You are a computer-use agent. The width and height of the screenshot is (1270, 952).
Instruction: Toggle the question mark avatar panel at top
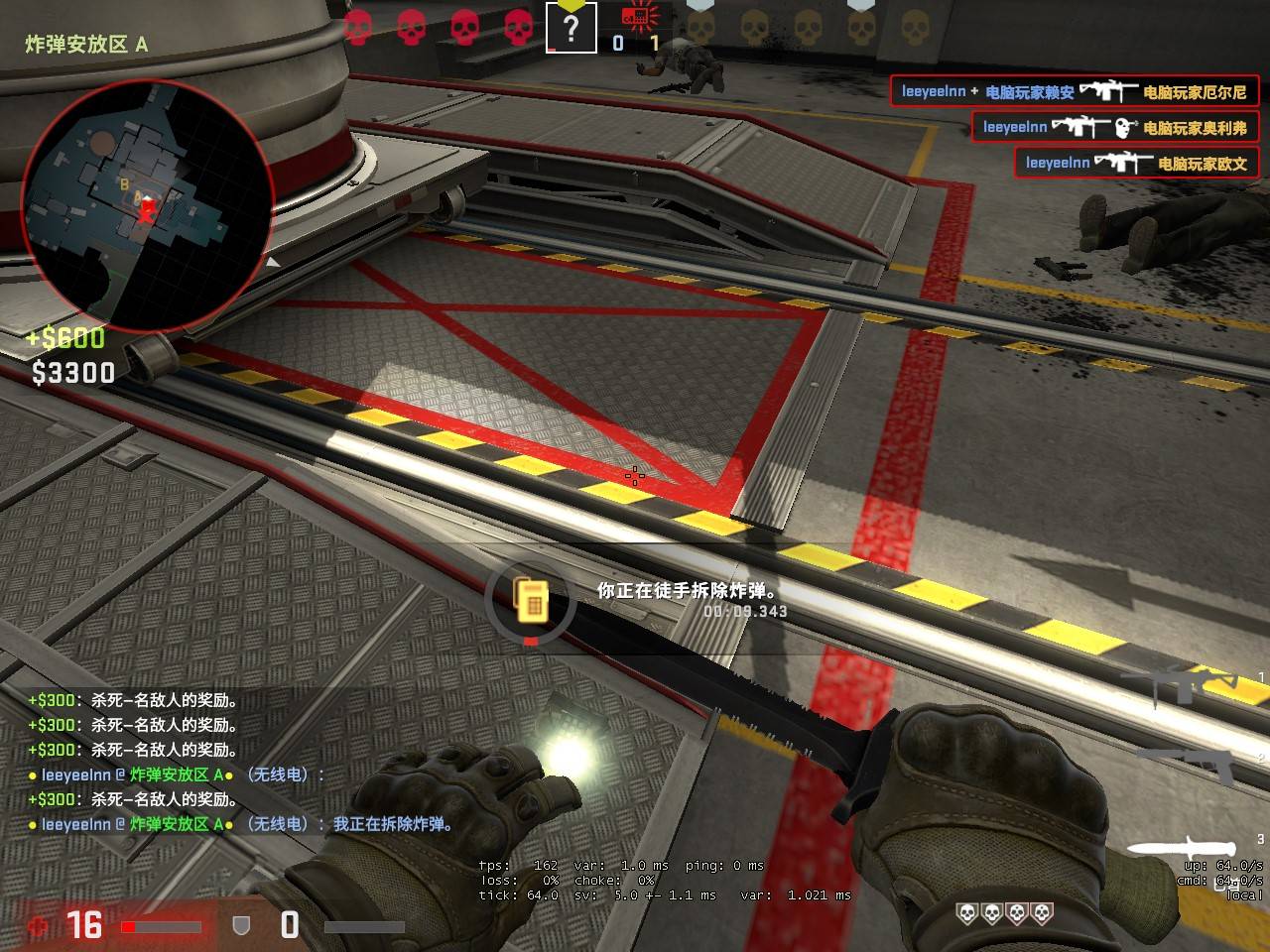[x=571, y=28]
